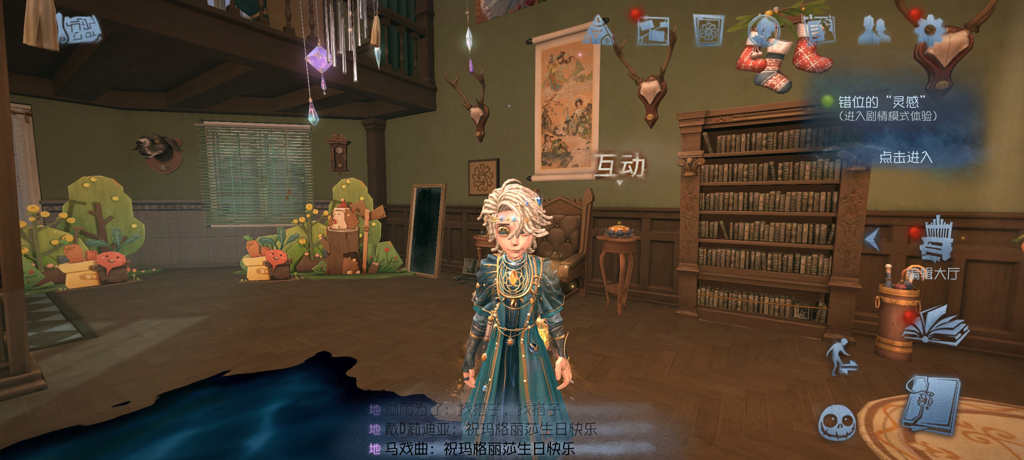Click the 互动 interaction button
This screenshot has width=1024, height=460.
(x=620, y=166)
